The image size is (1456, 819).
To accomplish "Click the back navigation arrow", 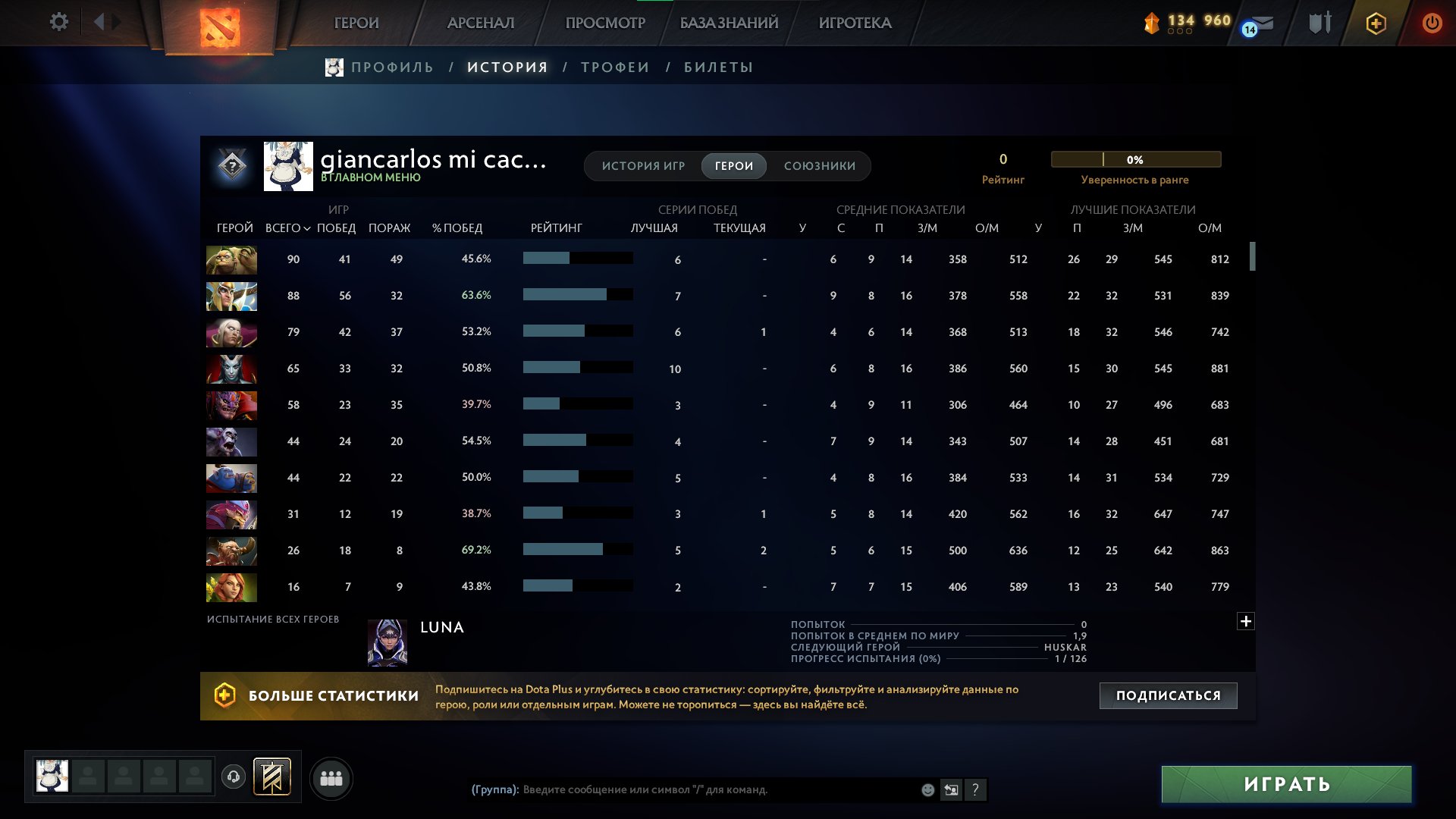I will [x=99, y=22].
